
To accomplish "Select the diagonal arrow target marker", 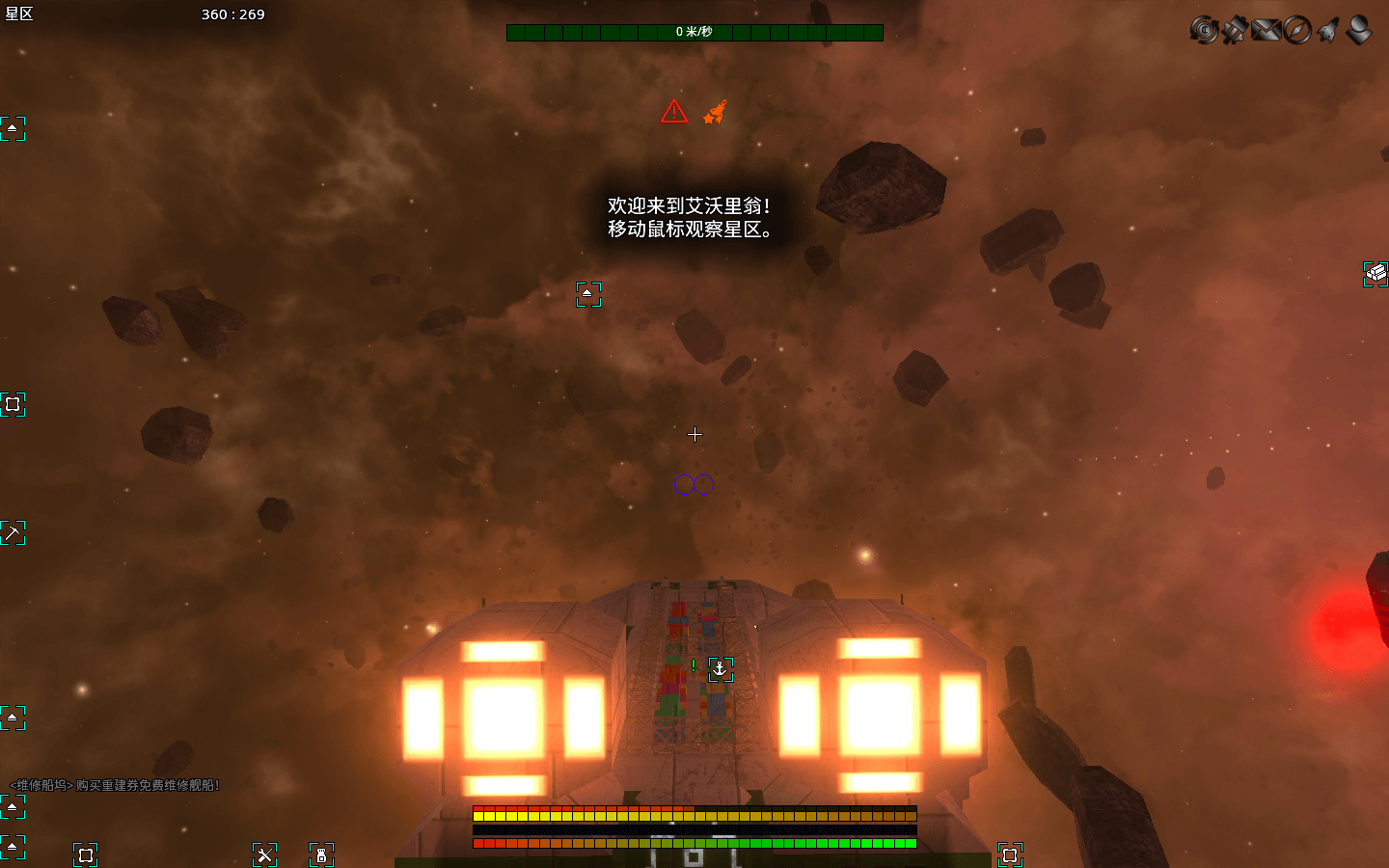I will pos(13,532).
